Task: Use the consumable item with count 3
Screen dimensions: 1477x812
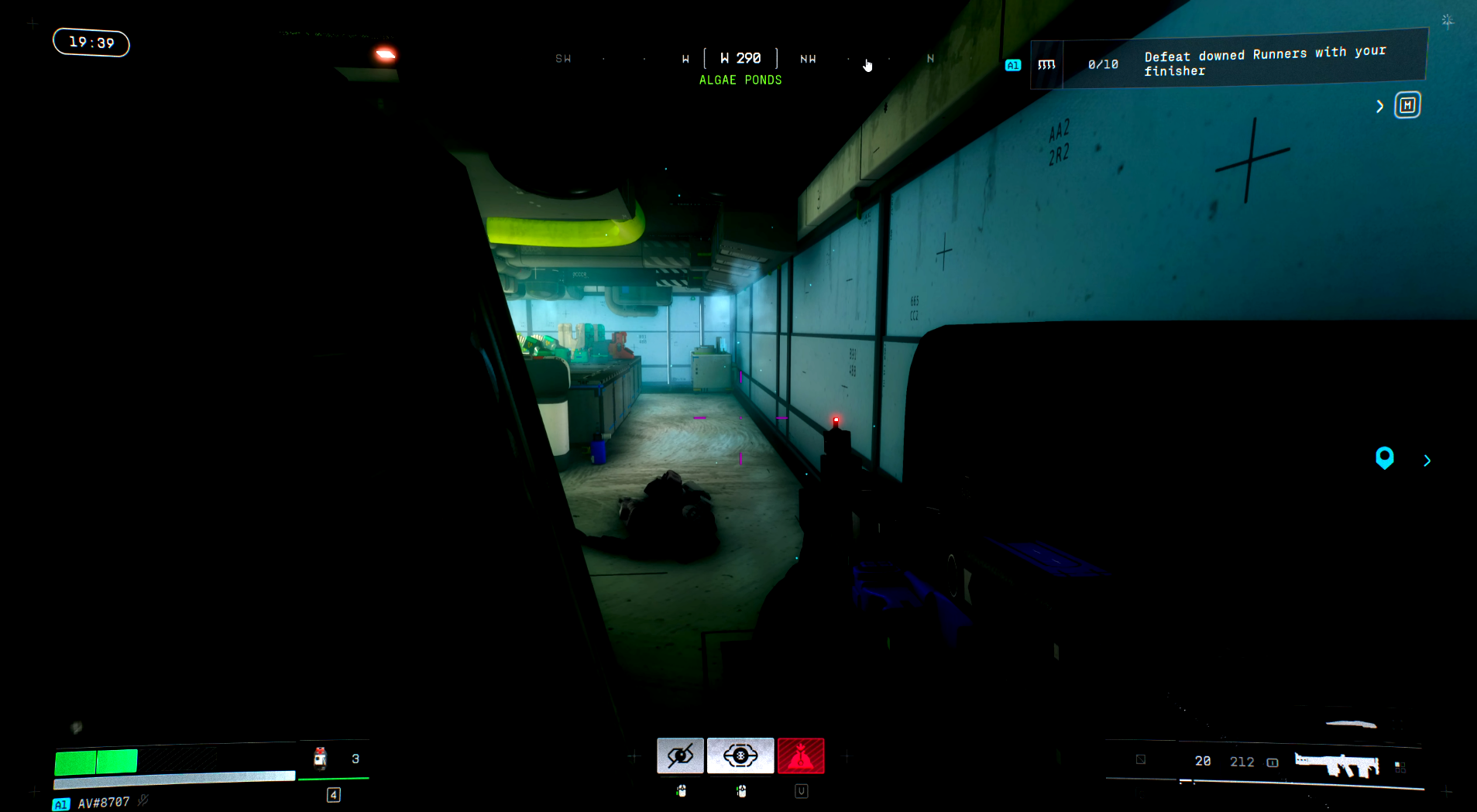Action: click(x=320, y=759)
